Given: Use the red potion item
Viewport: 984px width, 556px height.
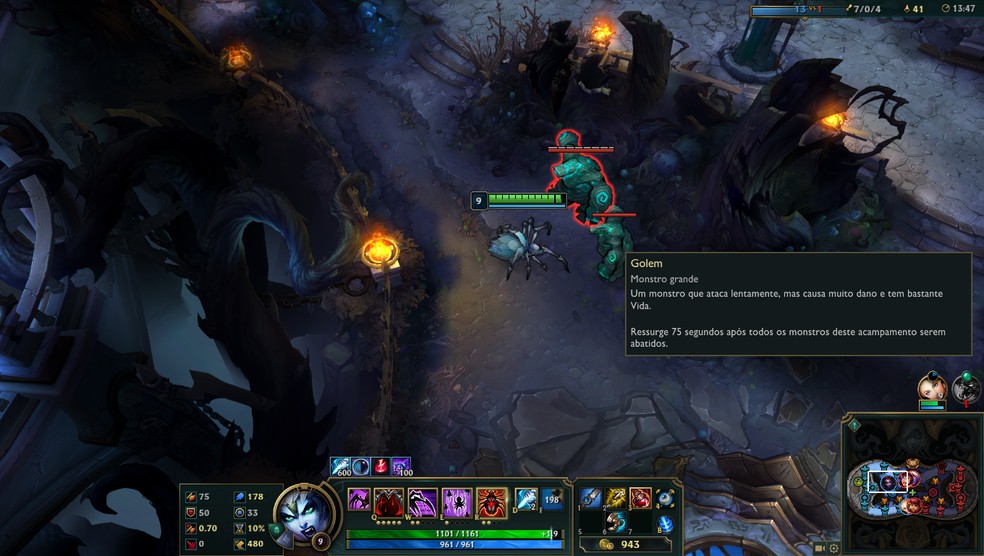Looking at the screenshot, I should pyautogui.click(x=640, y=497).
